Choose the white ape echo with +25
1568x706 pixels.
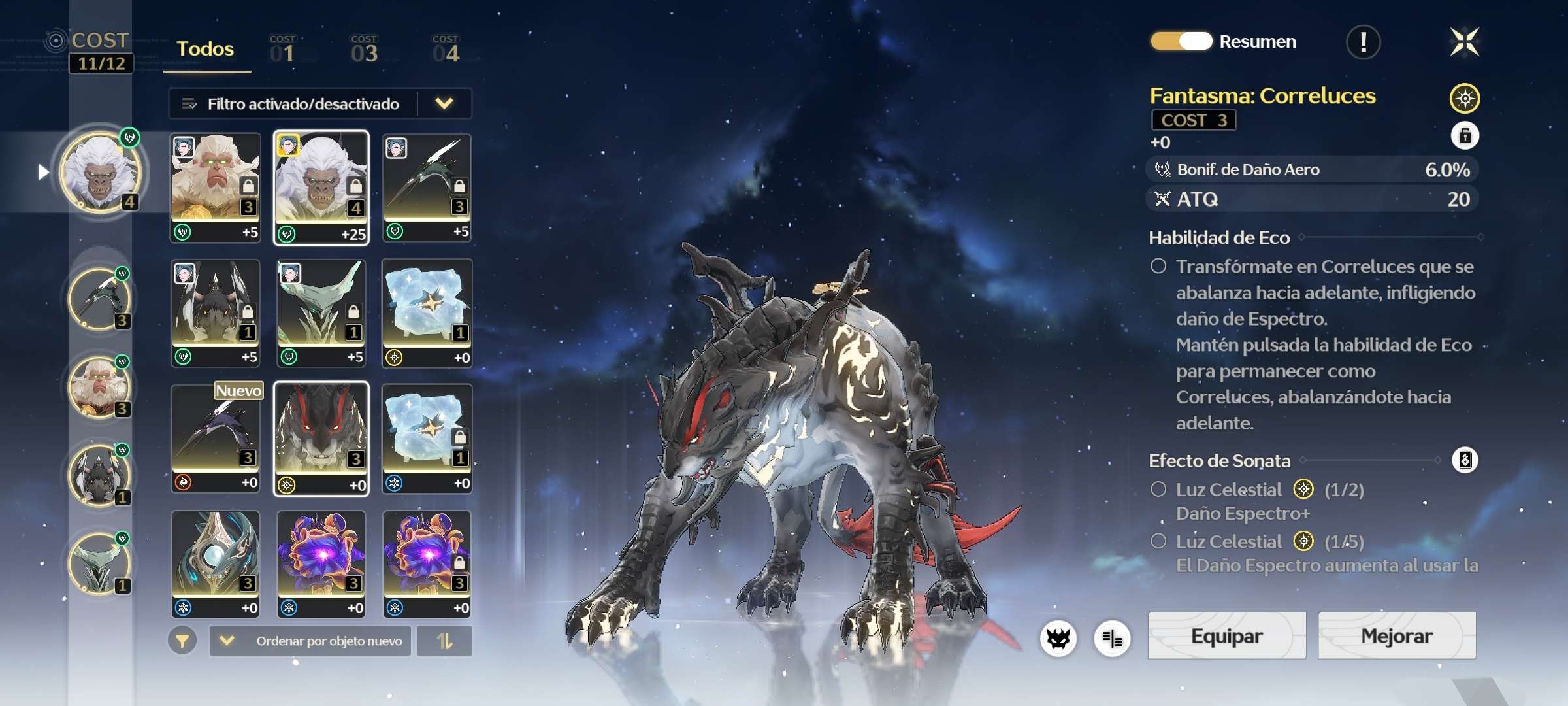[321, 188]
